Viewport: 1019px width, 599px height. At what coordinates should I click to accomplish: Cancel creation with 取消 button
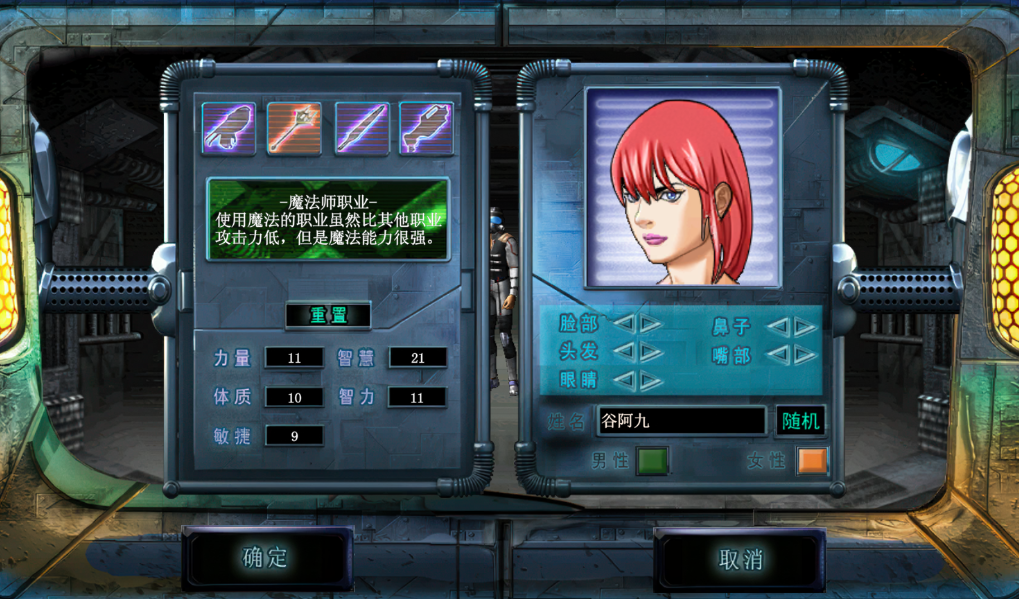click(740, 559)
